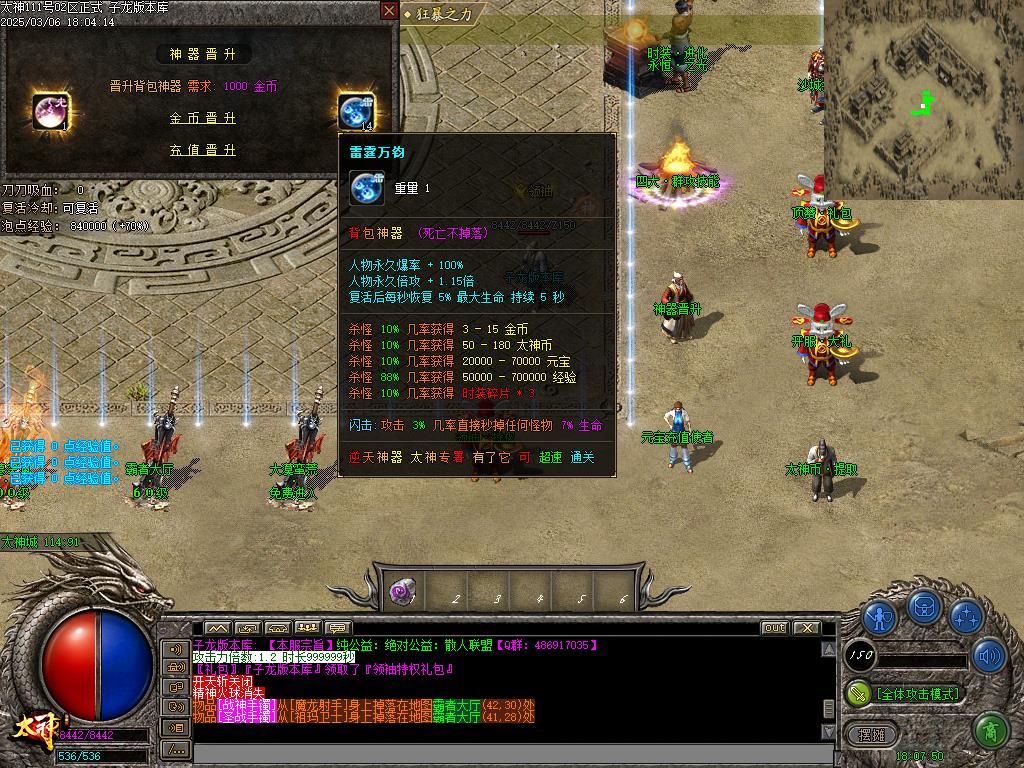
Task: Open the skills sparkle icon
Action: click(966, 617)
